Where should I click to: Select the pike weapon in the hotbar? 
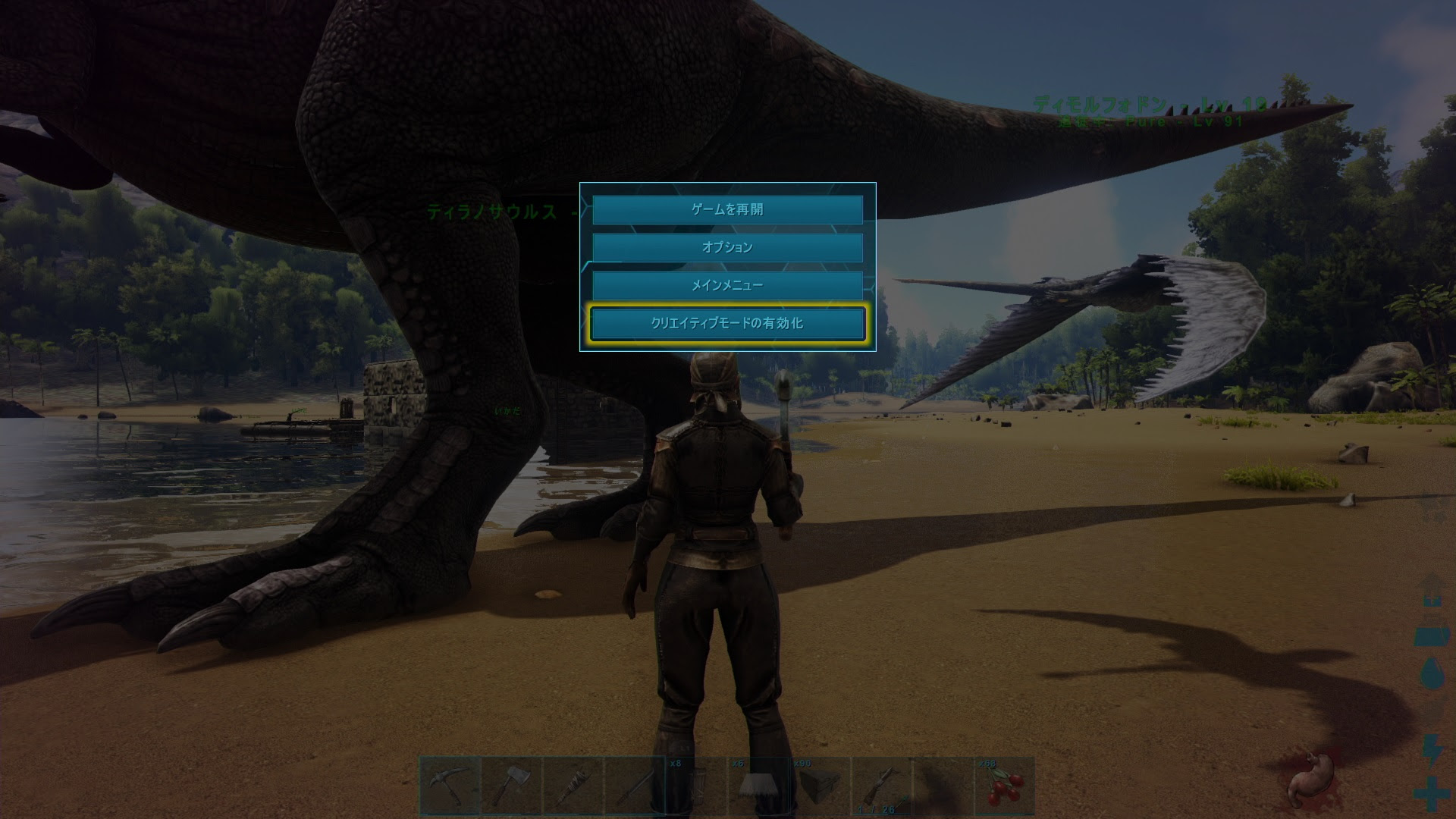pos(635,787)
